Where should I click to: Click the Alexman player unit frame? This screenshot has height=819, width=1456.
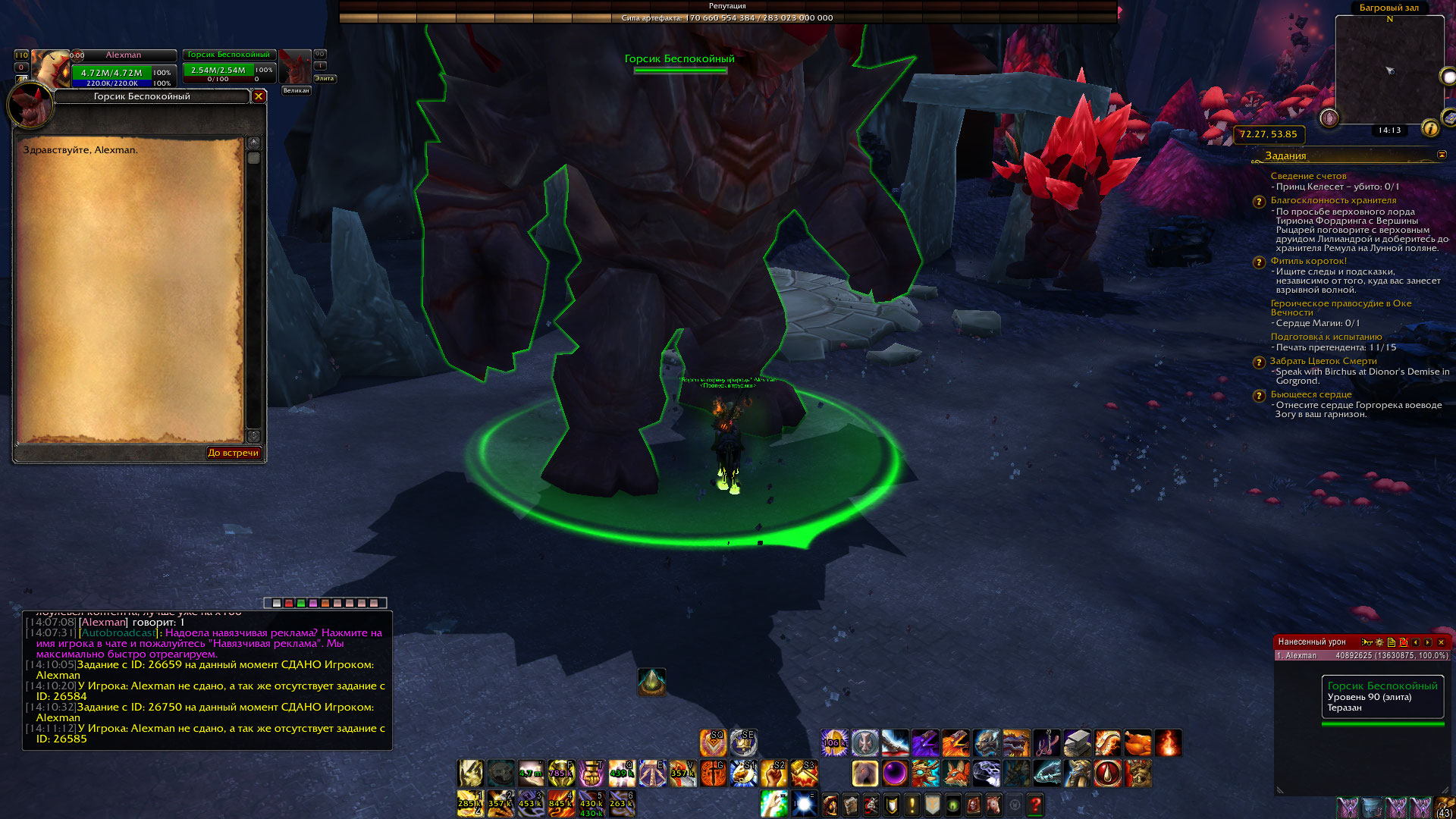[123, 67]
